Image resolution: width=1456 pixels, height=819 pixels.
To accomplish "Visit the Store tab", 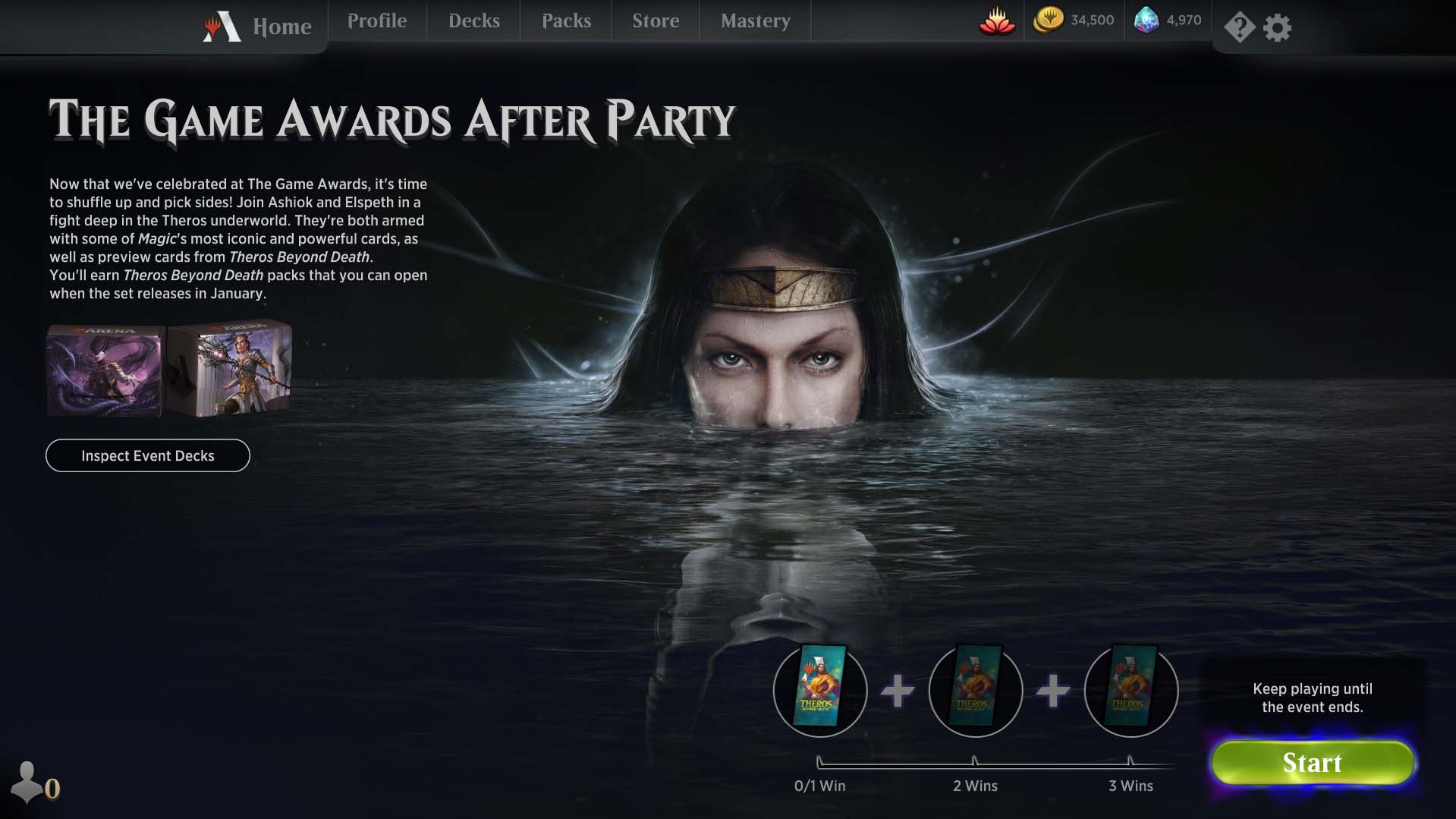I will point(656,21).
